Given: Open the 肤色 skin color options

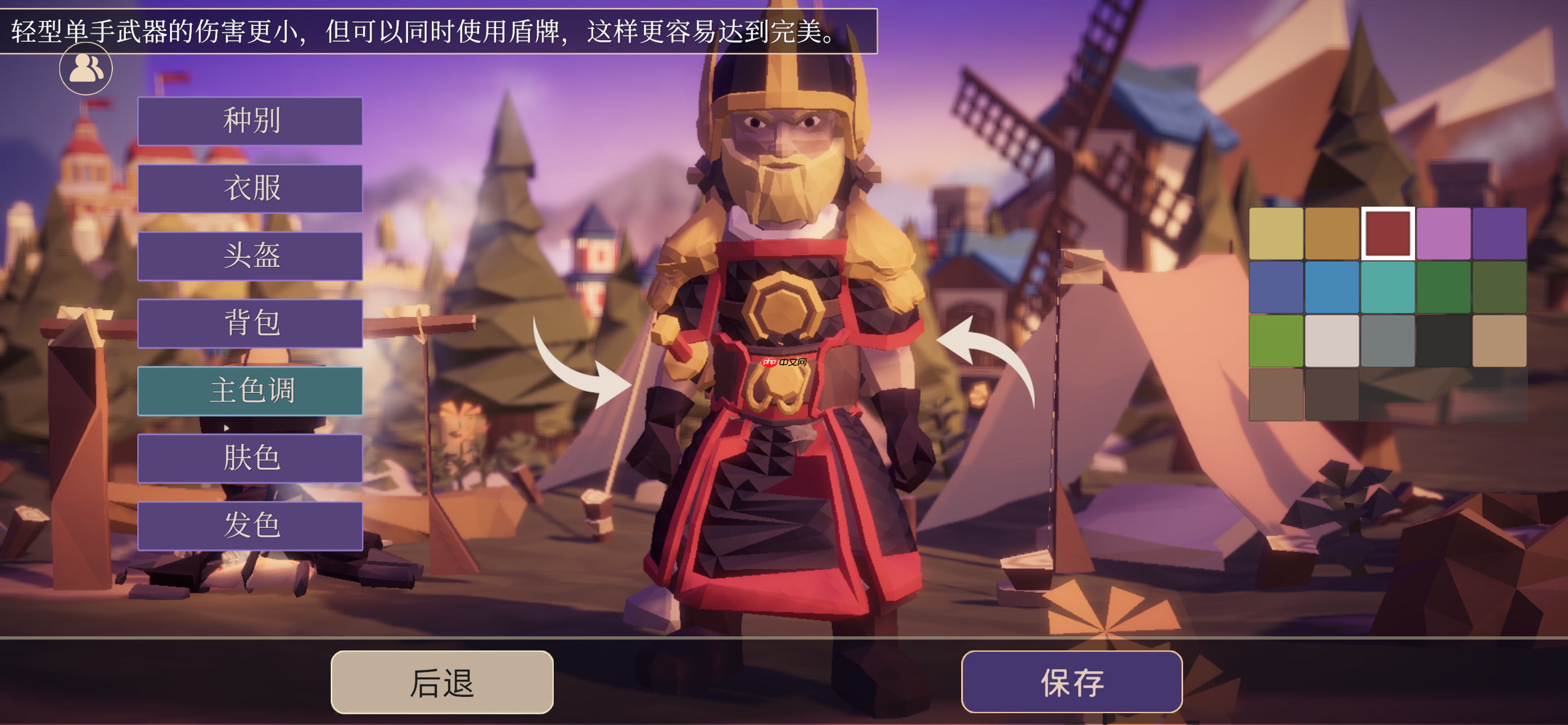Looking at the screenshot, I should click(x=250, y=457).
